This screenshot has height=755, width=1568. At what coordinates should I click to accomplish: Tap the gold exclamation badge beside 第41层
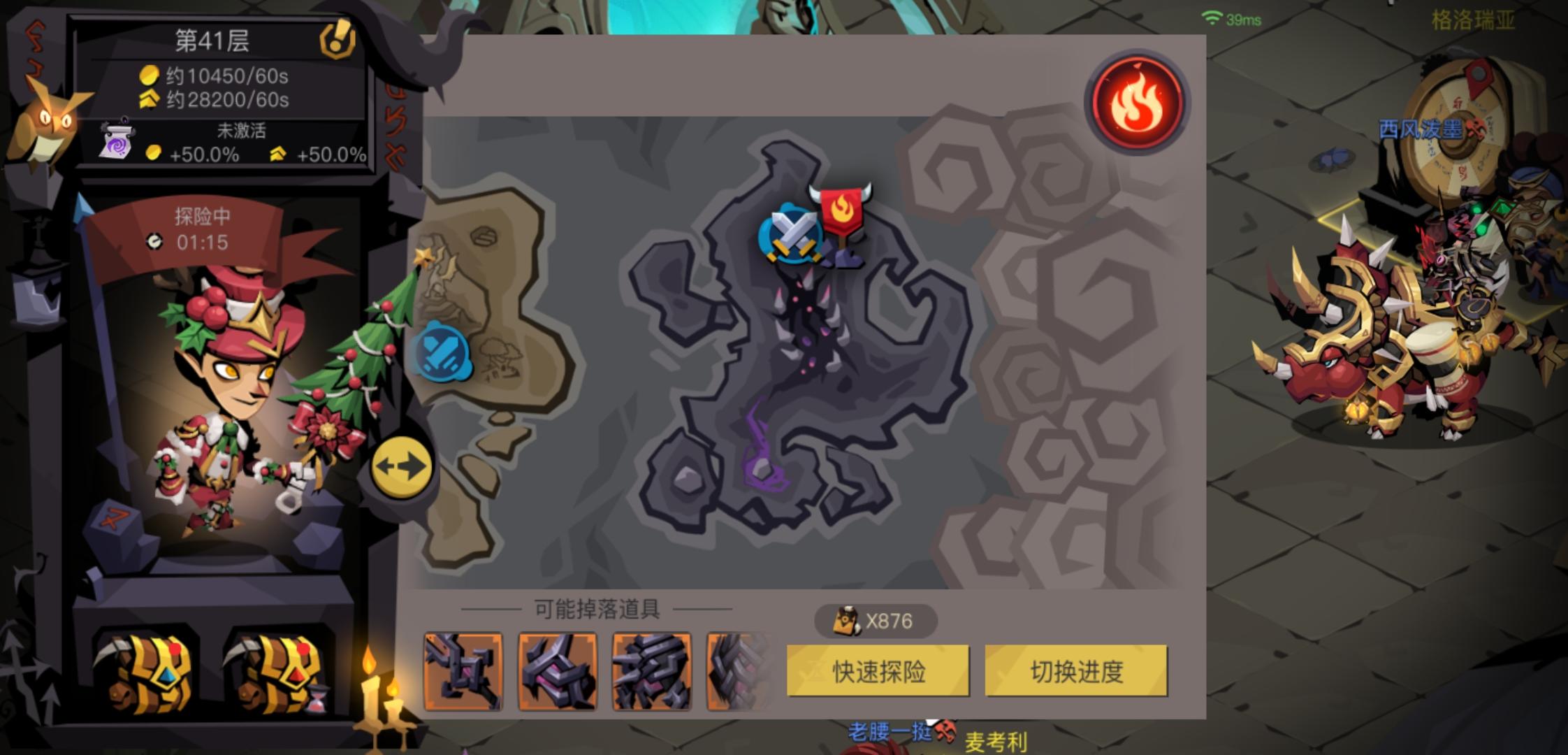click(337, 40)
